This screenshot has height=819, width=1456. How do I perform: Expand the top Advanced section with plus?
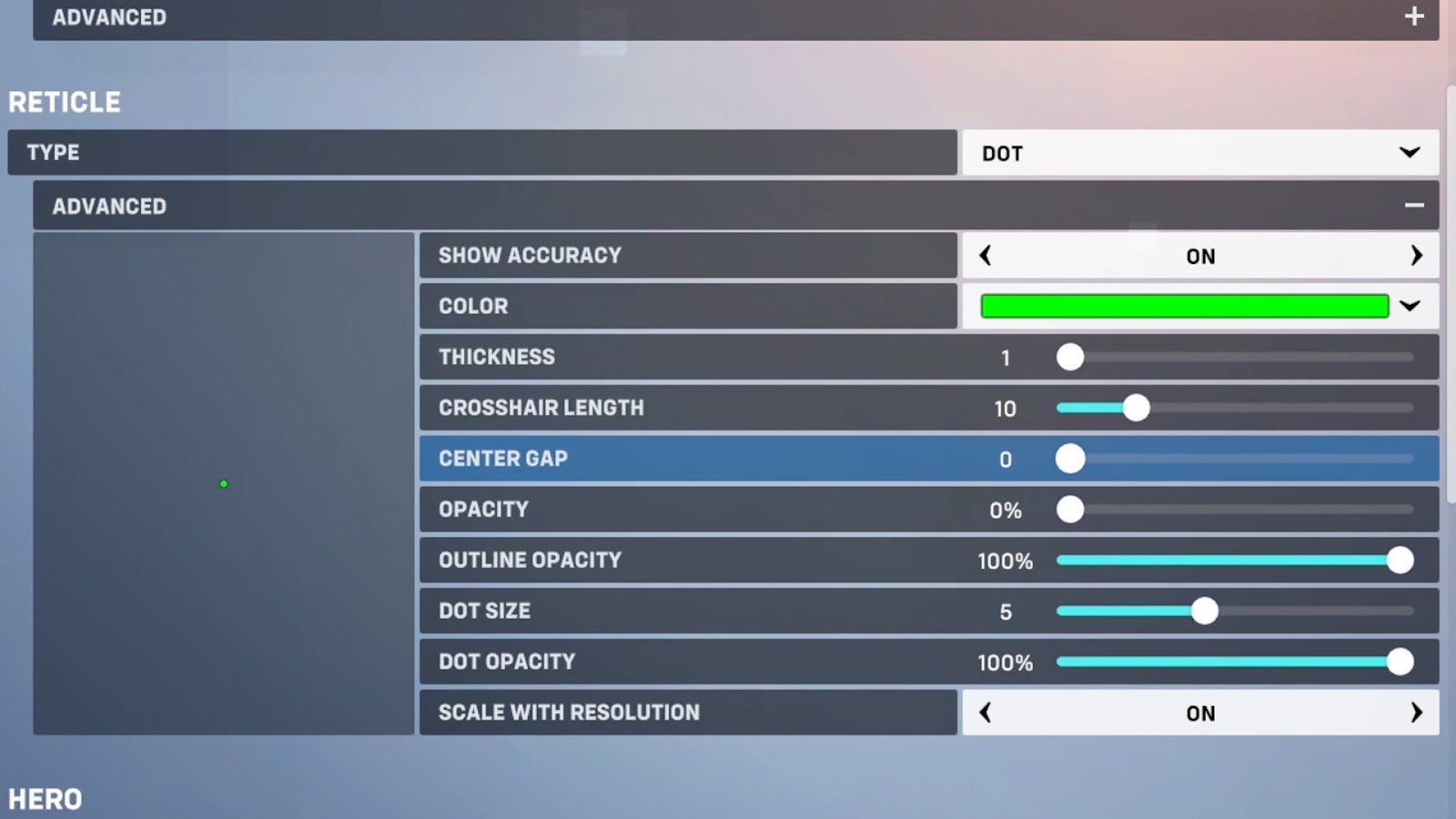pos(1413,16)
